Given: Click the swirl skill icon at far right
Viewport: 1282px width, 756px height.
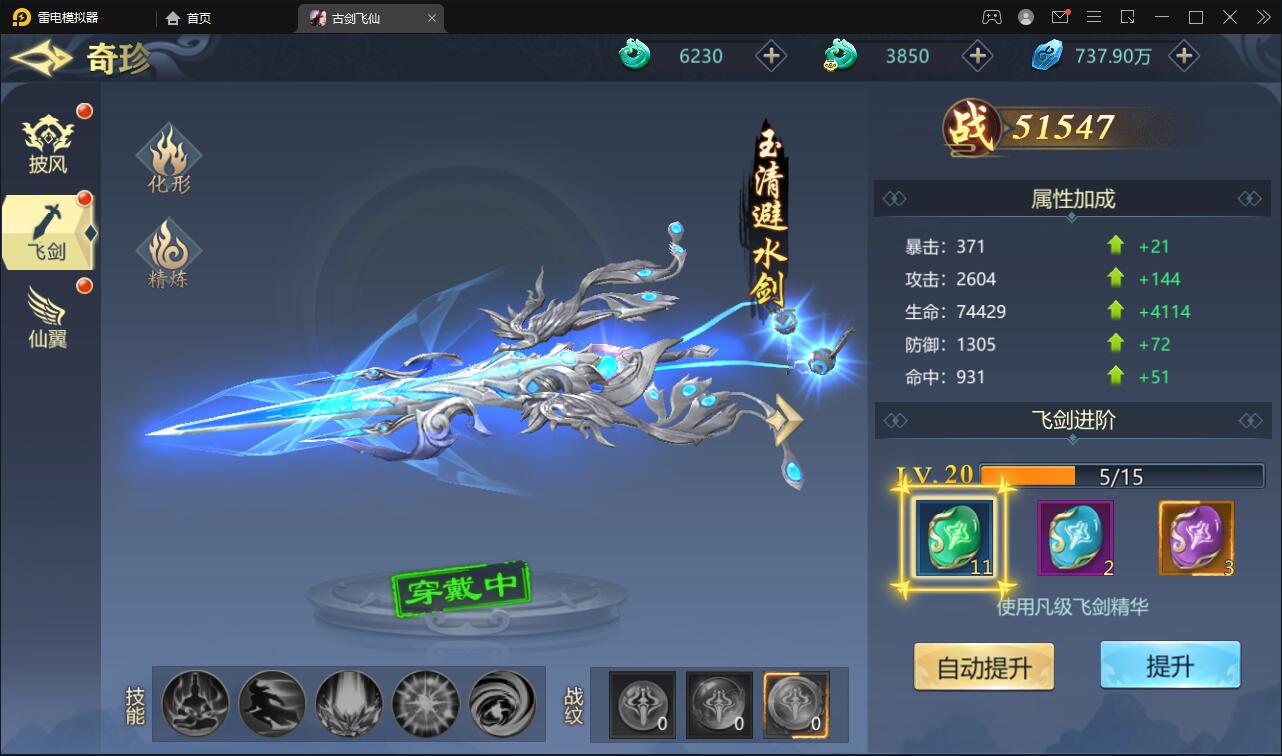Looking at the screenshot, I should (503, 704).
